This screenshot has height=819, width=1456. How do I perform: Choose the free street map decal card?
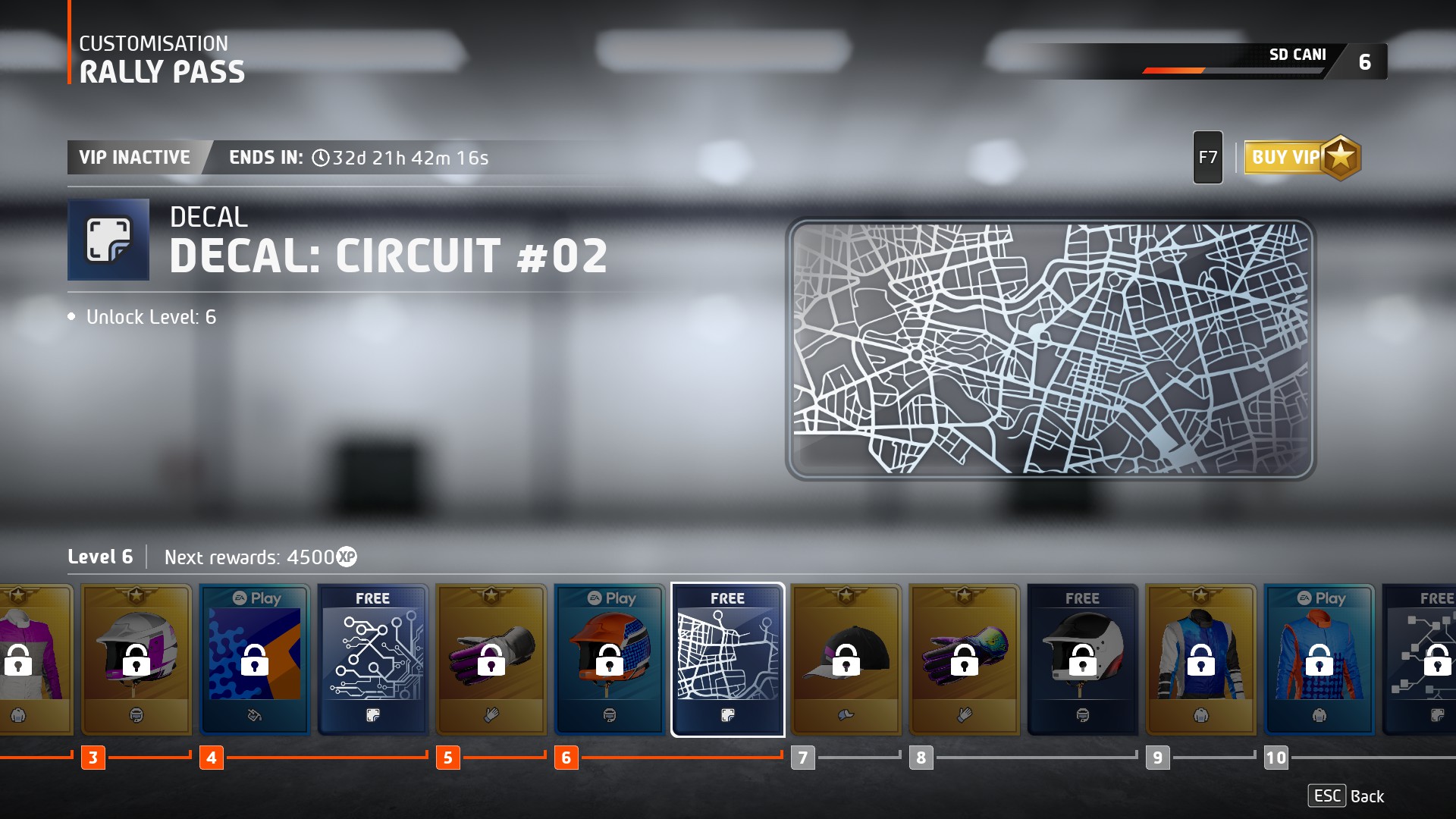(728, 658)
